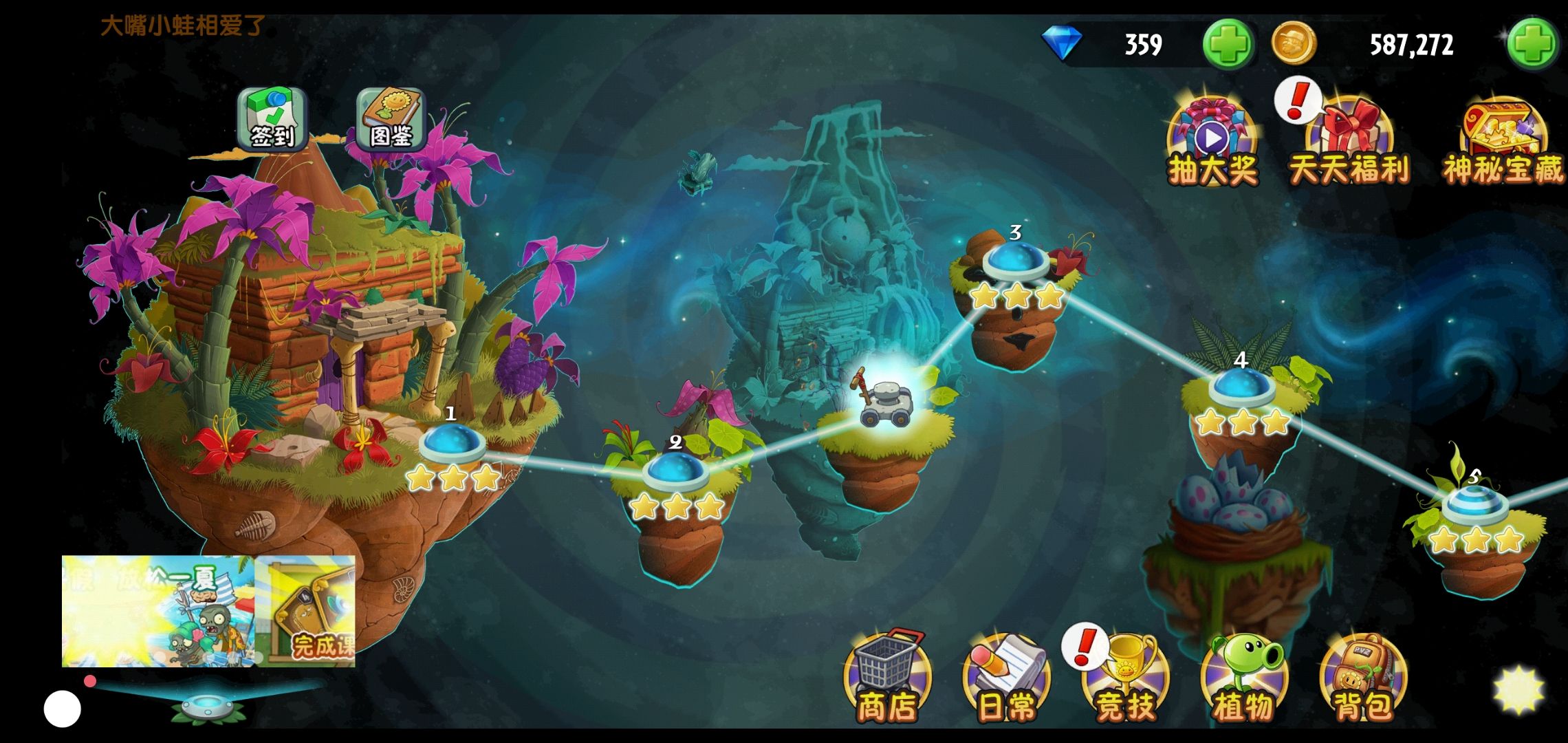Open the 完成课 gold card banner

[x=305, y=611]
